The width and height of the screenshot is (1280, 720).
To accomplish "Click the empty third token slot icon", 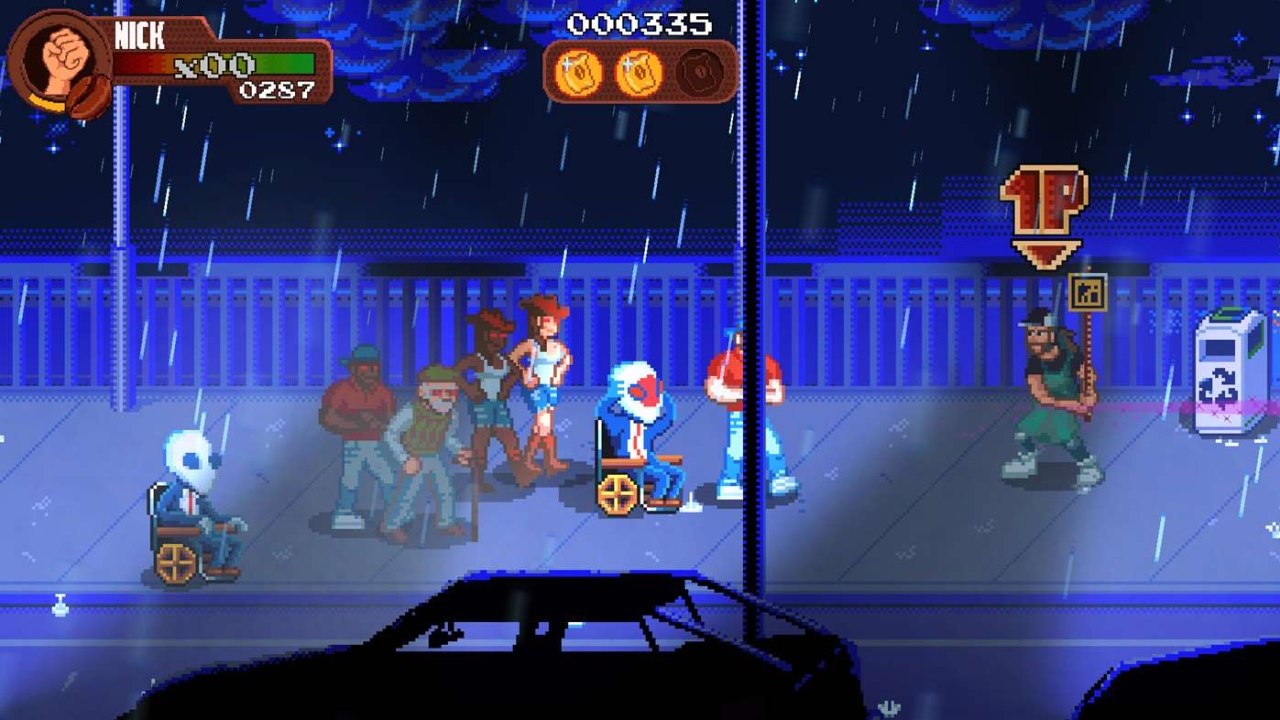I will coord(698,72).
